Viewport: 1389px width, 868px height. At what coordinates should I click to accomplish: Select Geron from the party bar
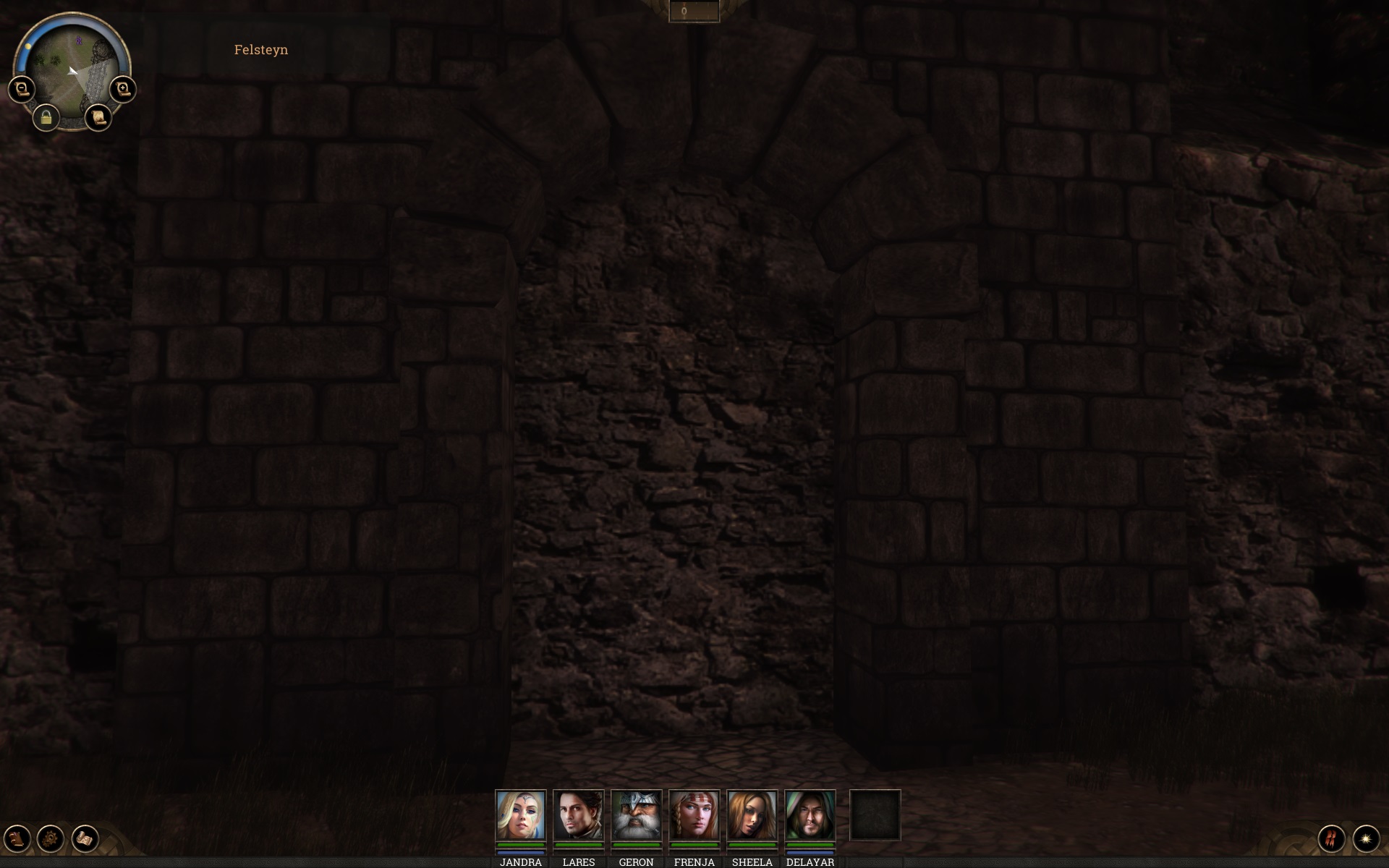point(637,816)
